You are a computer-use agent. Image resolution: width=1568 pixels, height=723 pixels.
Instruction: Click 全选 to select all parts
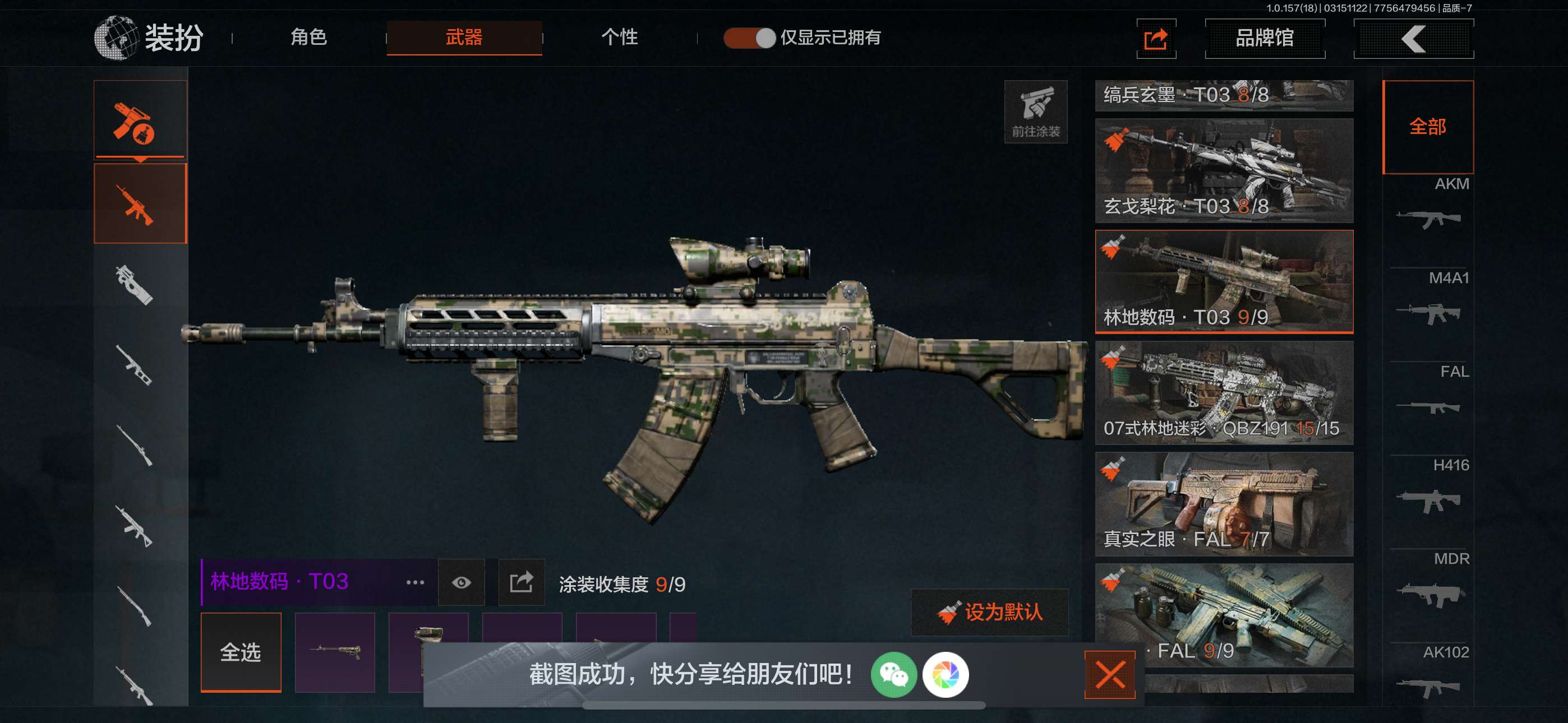pos(241,652)
